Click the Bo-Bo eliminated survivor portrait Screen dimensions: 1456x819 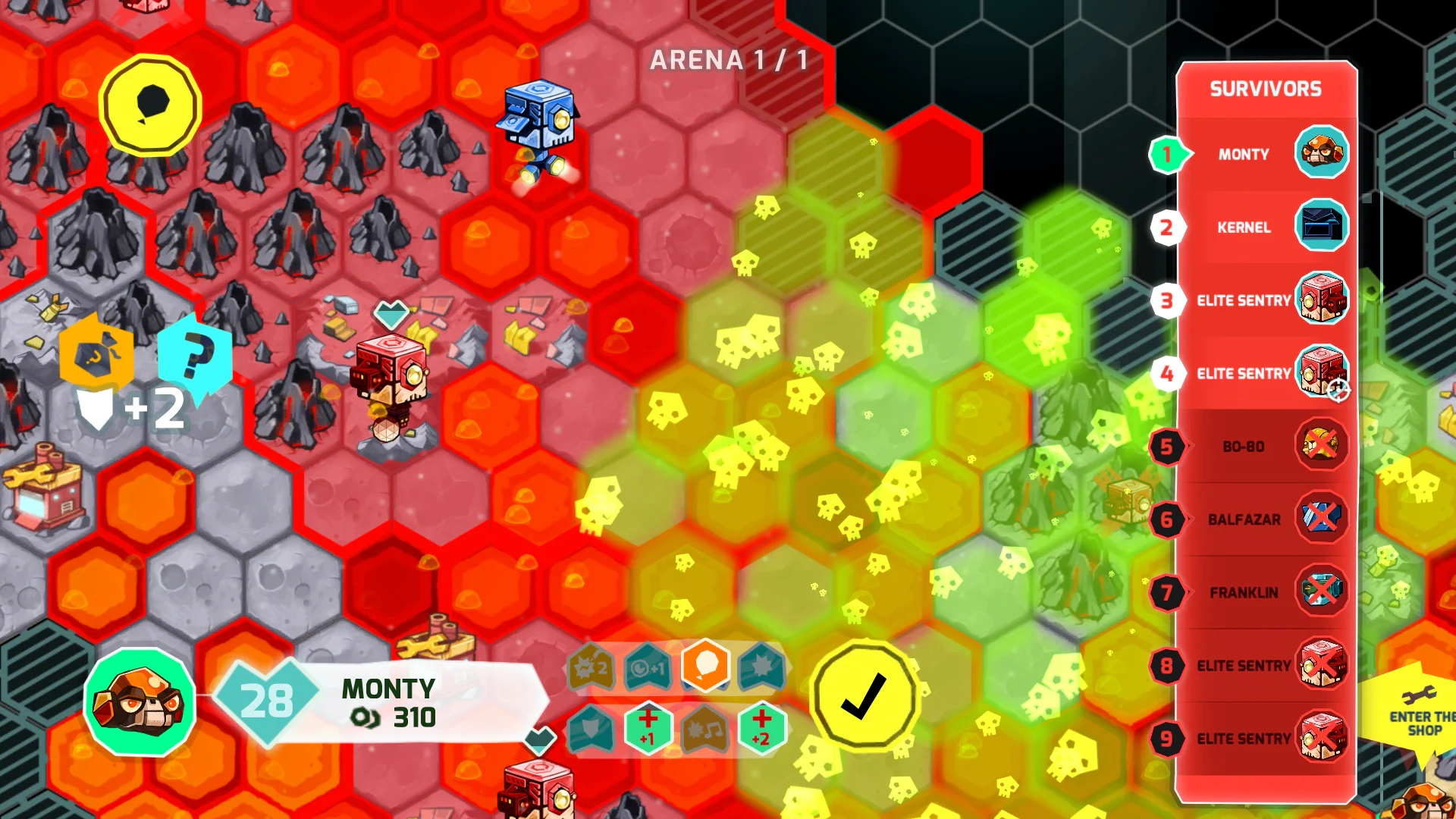tap(1321, 447)
